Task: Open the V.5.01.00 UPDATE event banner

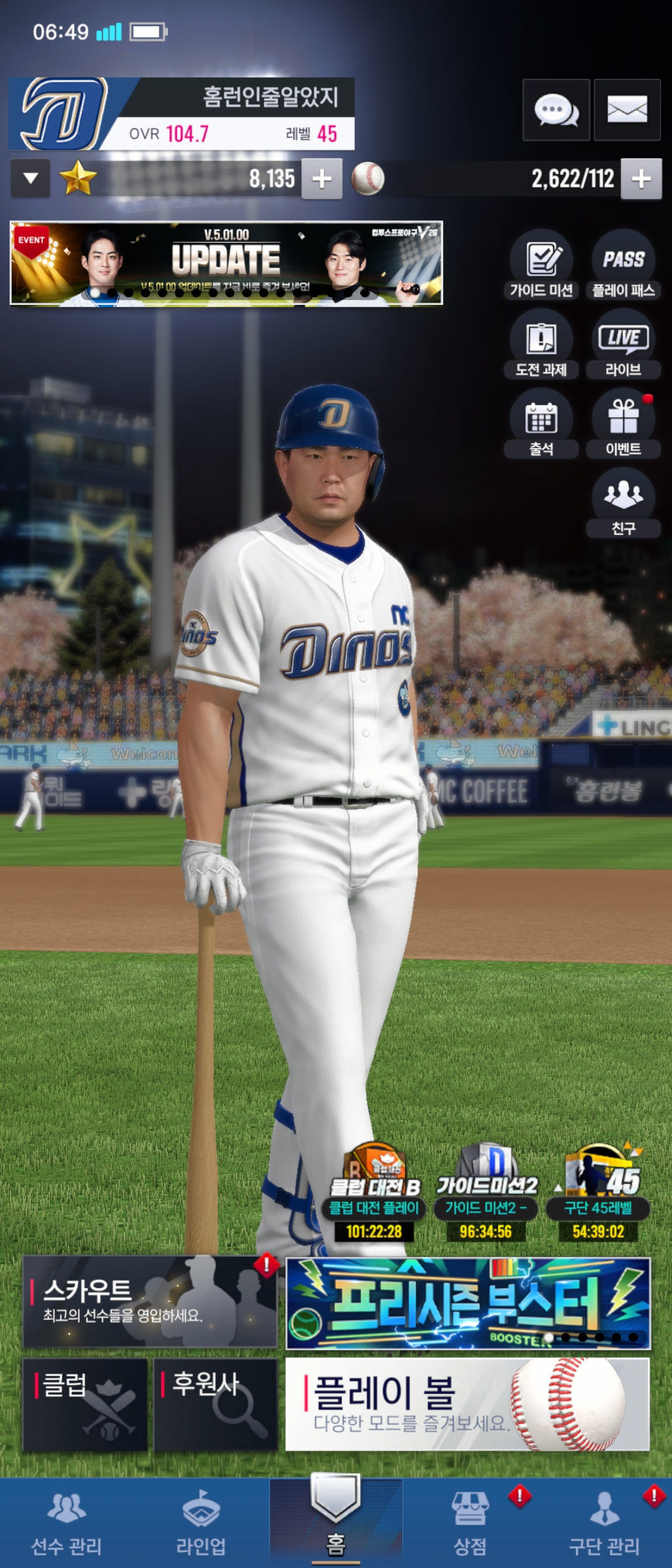Action: 226,263
